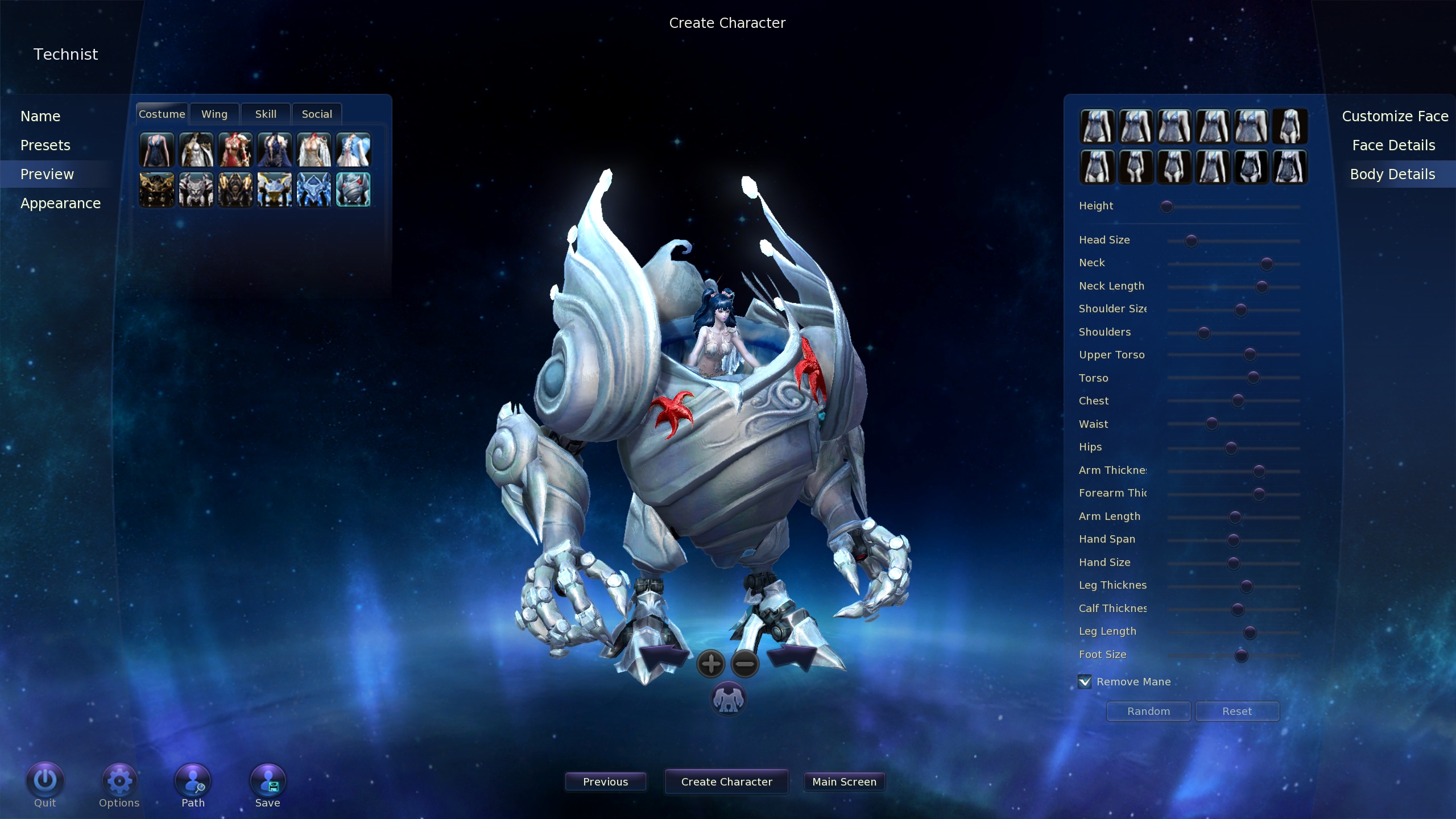Select the Social tab
Viewport: 1456px width, 819px height.
[317, 114]
